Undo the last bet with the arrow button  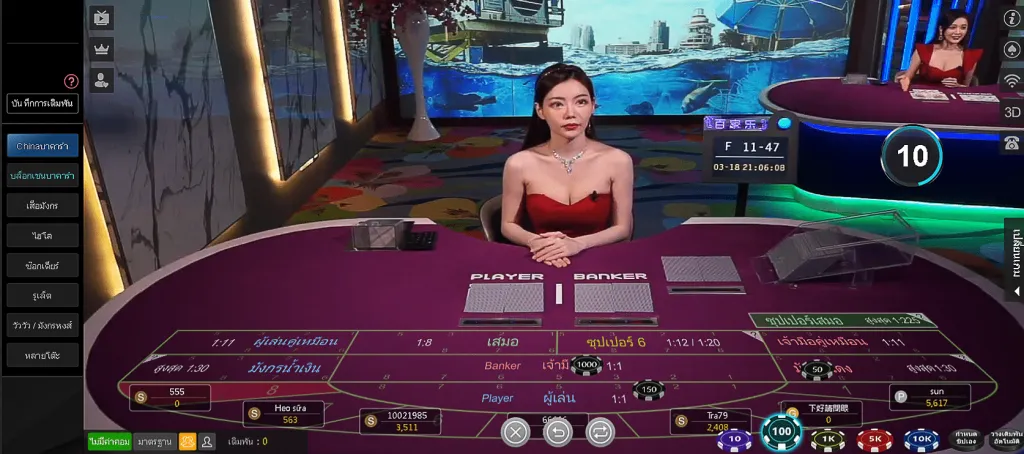(x=558, y=432)
